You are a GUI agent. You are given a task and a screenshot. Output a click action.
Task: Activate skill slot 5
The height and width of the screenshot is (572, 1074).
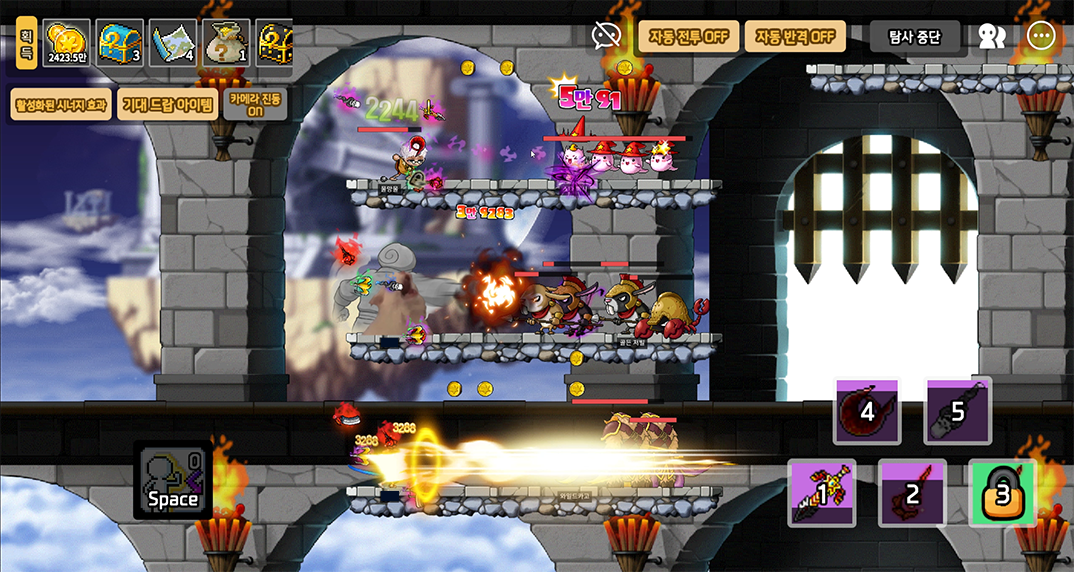(x=957, y=411)
